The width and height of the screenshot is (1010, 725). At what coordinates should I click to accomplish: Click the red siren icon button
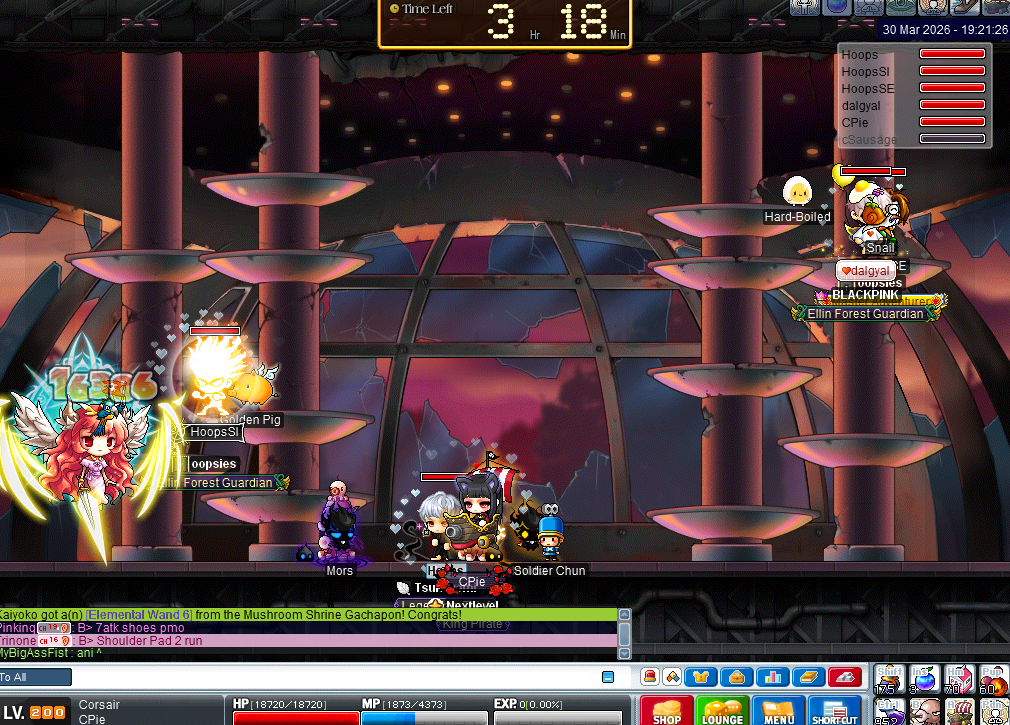click(650, 677)
